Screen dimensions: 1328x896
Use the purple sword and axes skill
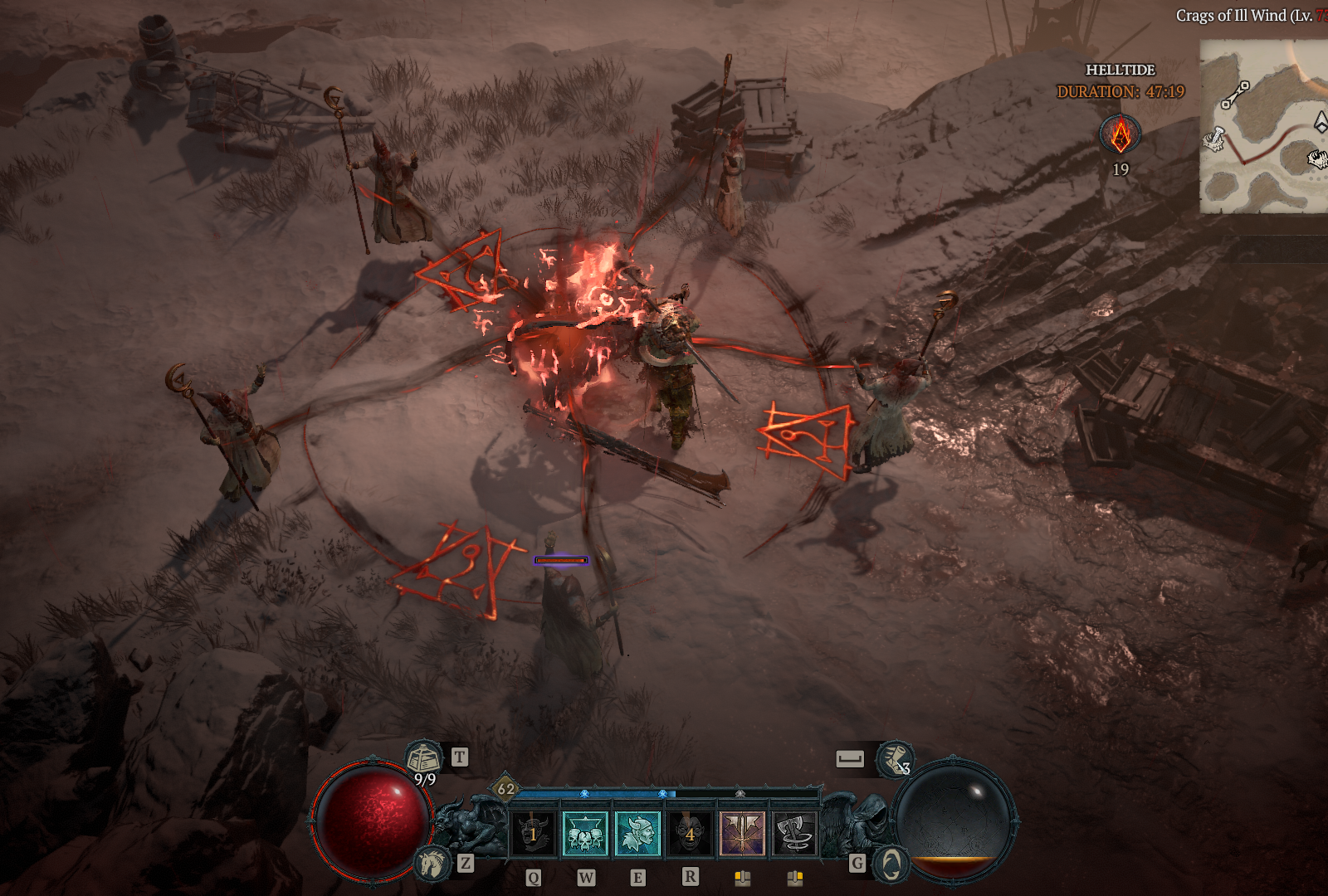743,833
